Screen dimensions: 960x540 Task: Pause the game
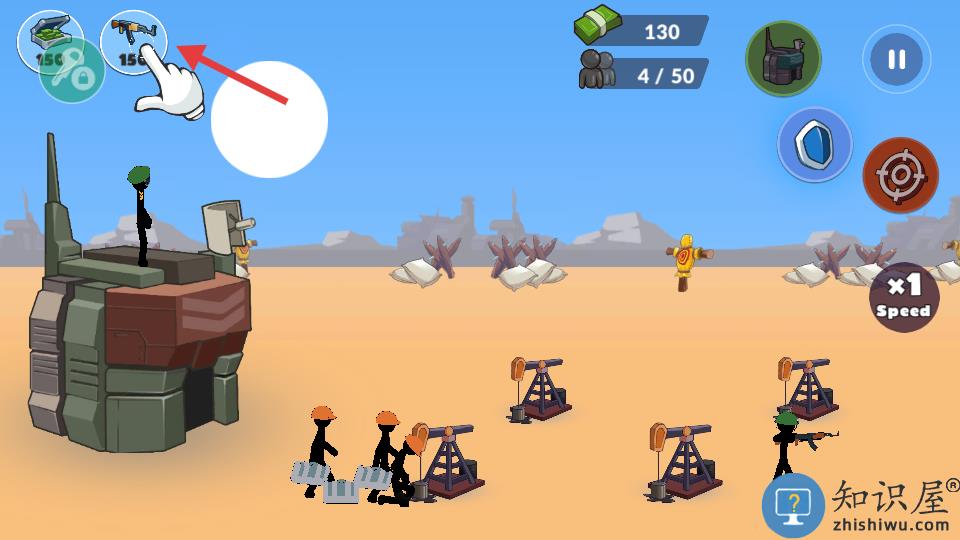(x=896, y=59)
